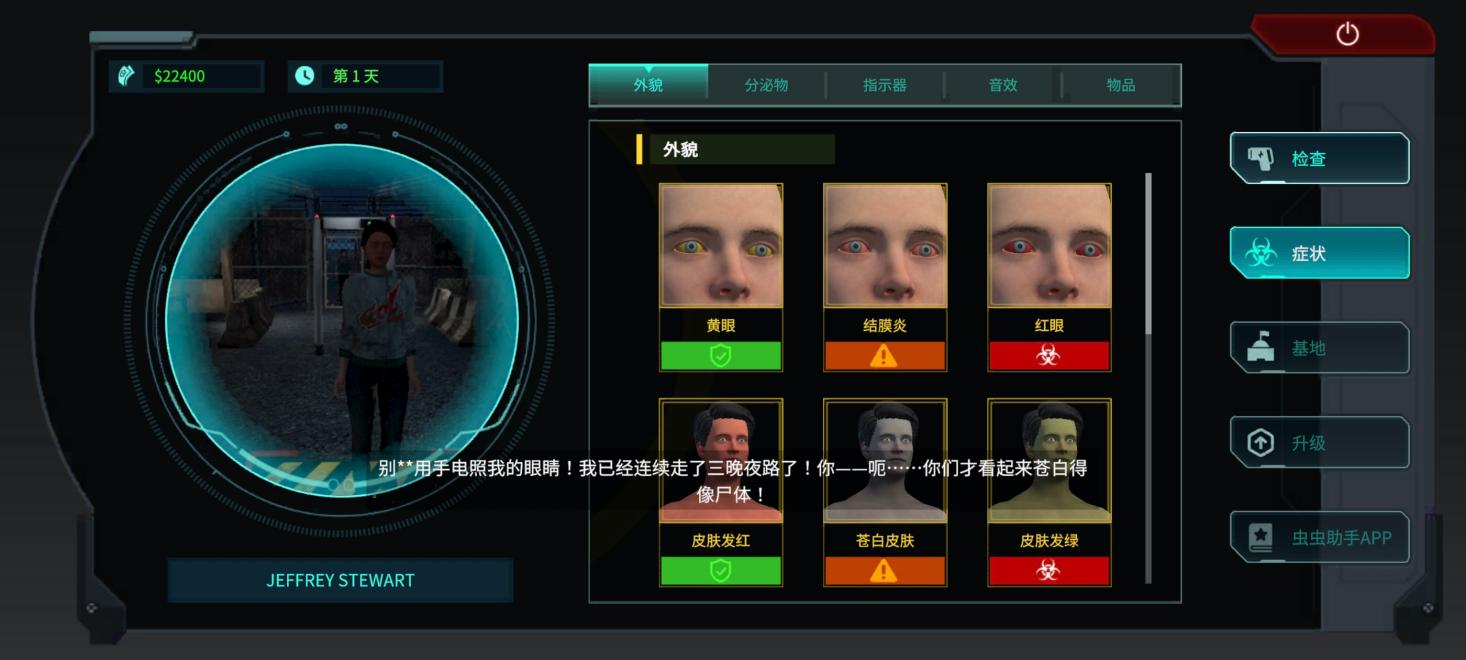Switch to the 物品 tab

point(1121,85)
